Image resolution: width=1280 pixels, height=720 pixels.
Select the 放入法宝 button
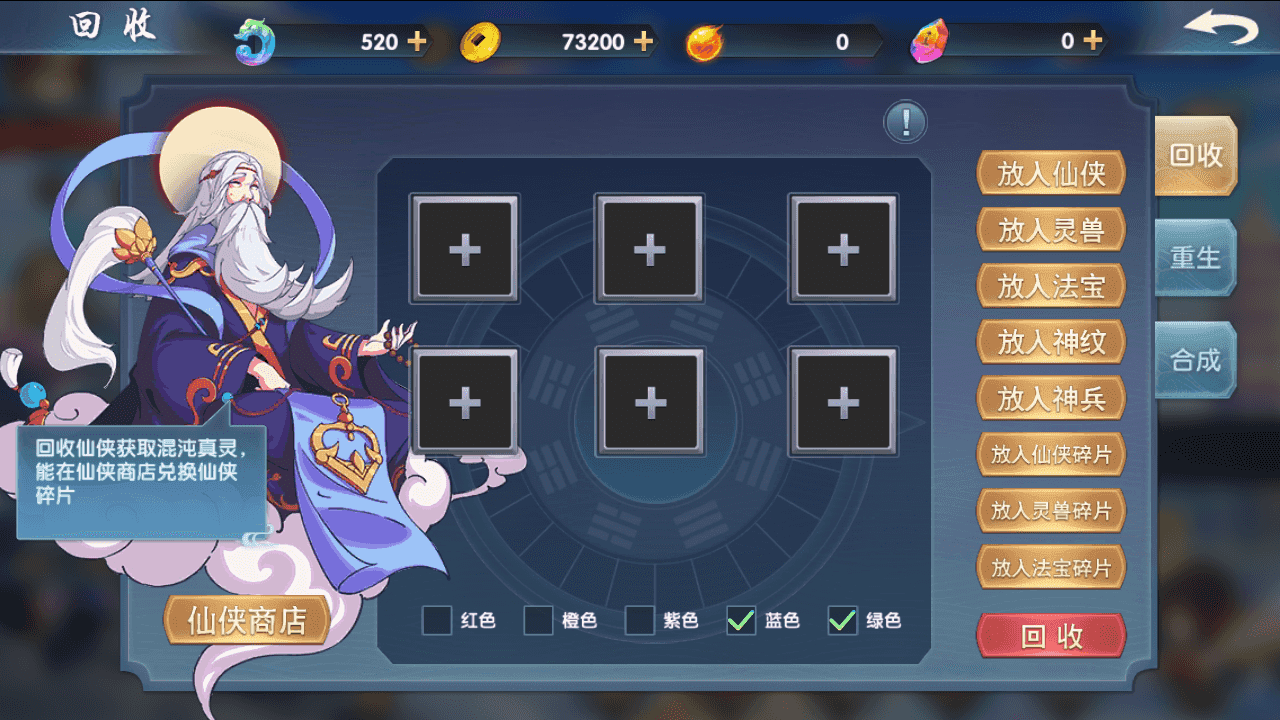(x=1051, y=286)
